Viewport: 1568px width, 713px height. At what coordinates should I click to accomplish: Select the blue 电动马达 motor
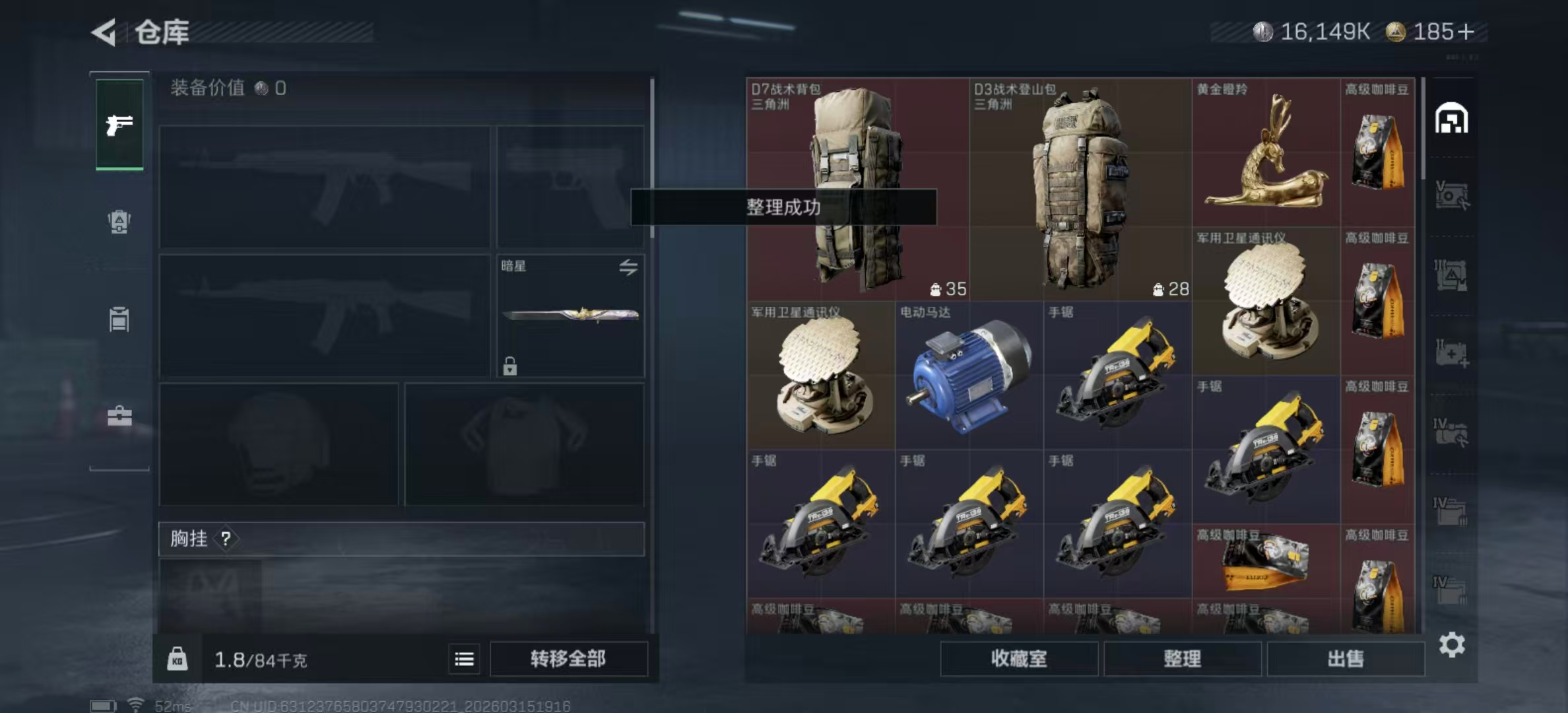[968, 376]
